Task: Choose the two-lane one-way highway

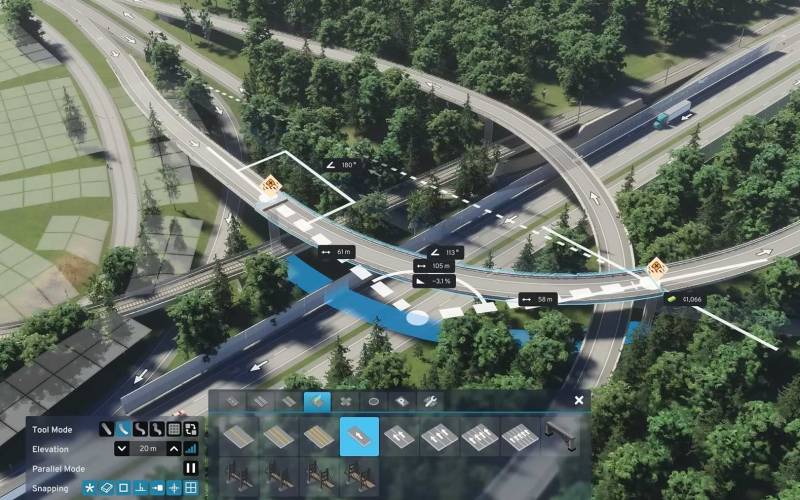Action: 400,436
